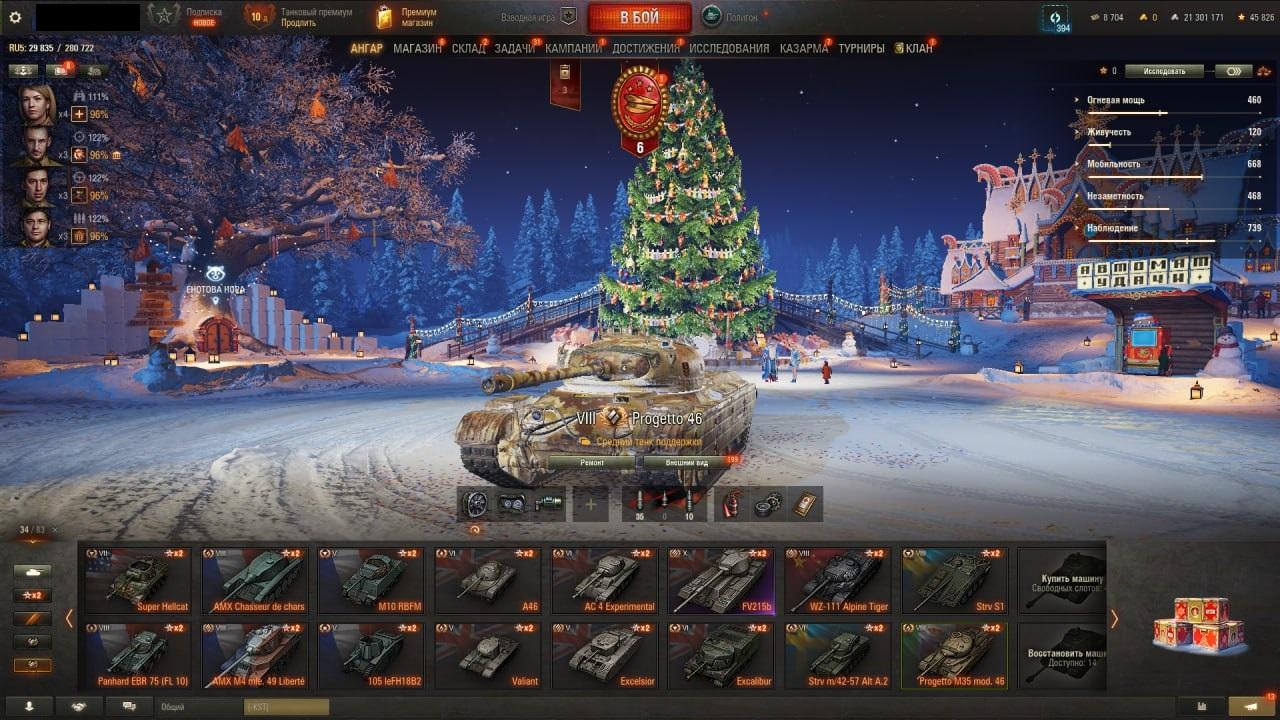Open the ИССЛЕДОВАНИЯ tab
The height and width of the screenshot is (720, 1280).
pos(729,48)
